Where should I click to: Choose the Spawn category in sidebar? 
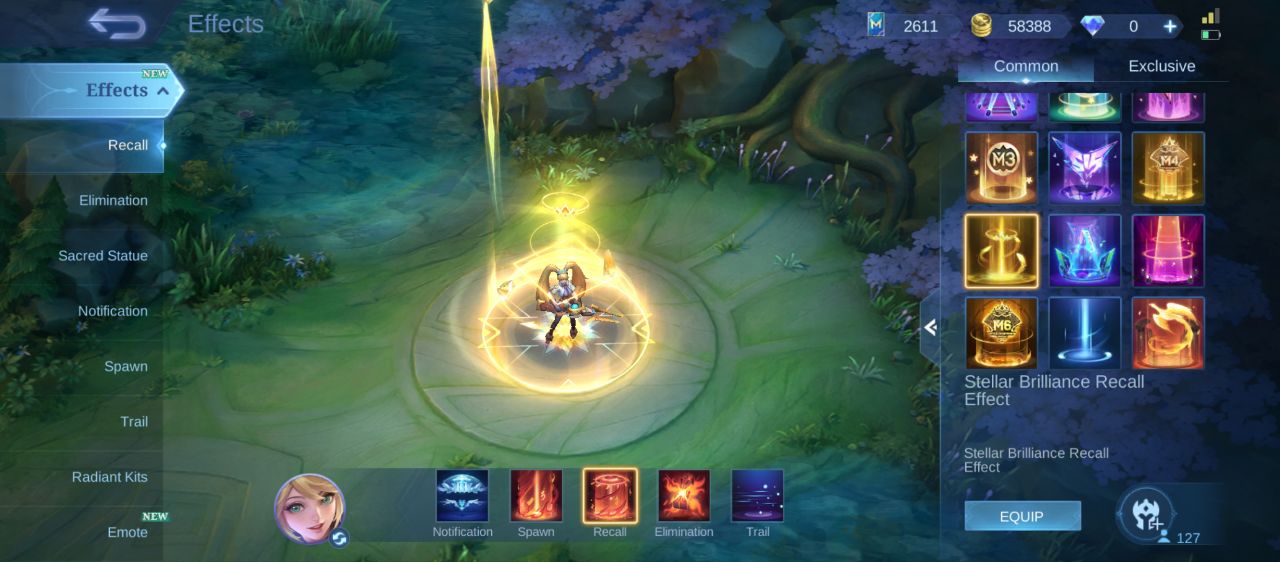(125, 366)
